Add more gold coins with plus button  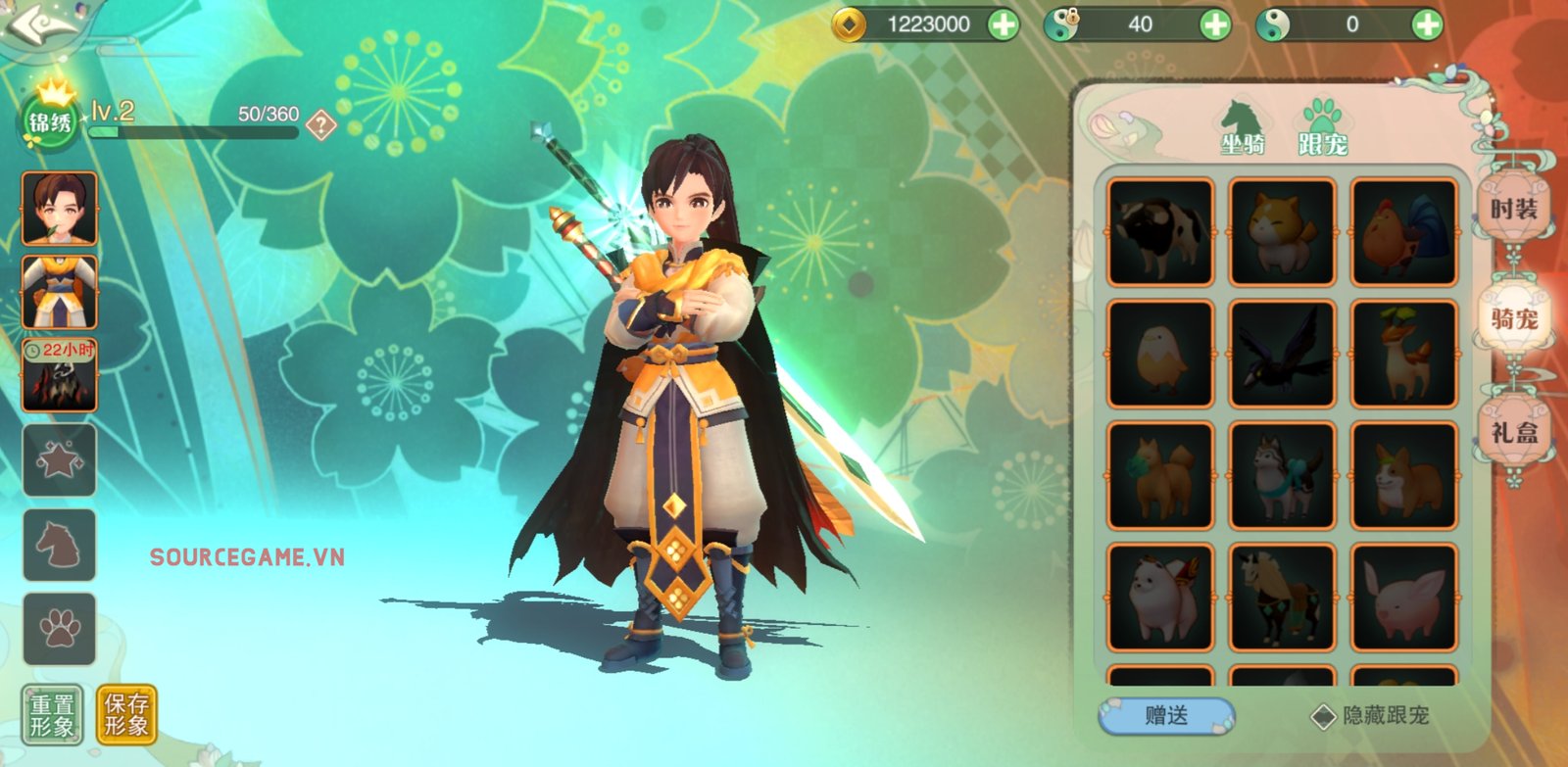pos(1003,24)
